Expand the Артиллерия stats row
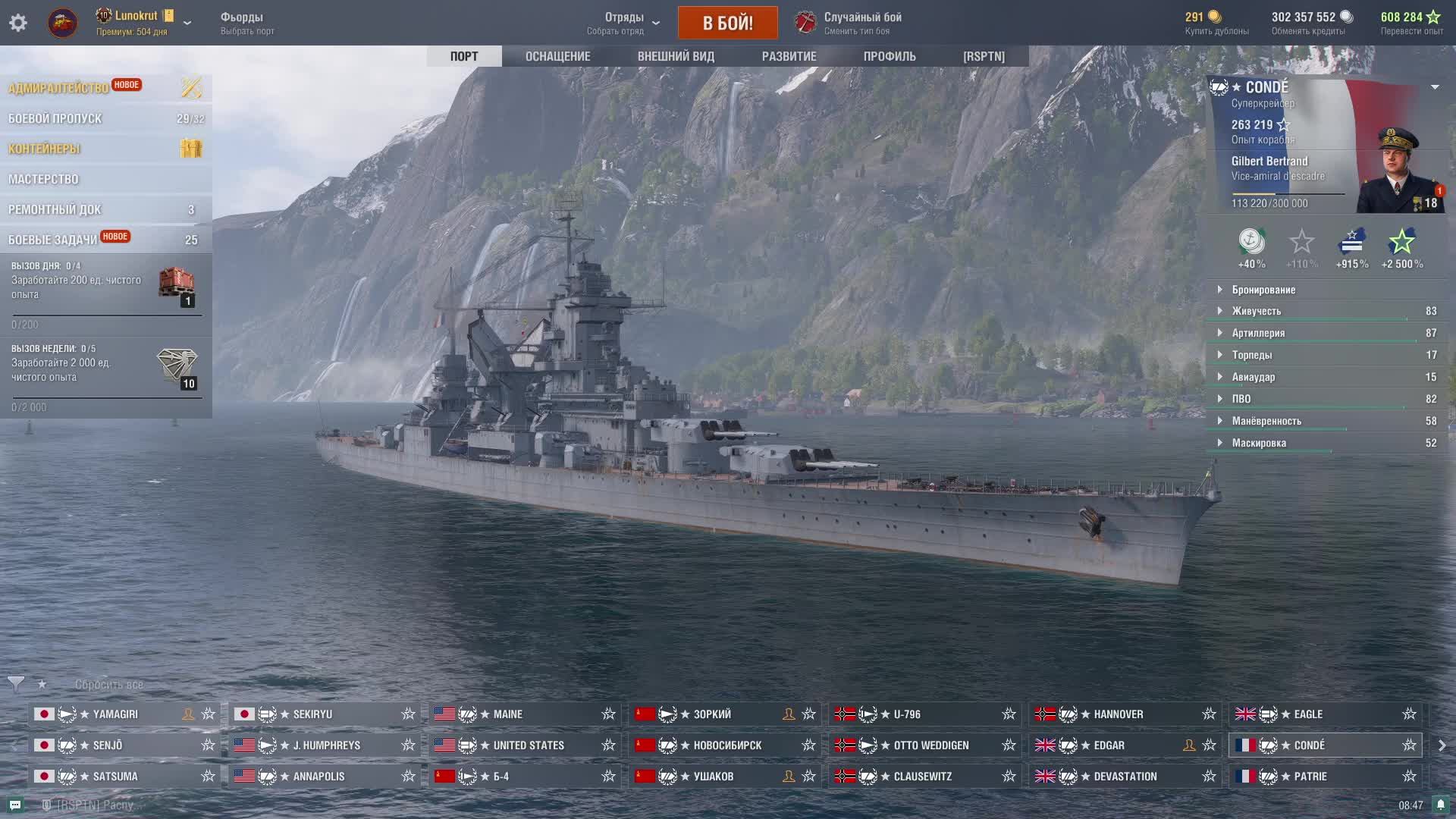Screen dimensions: 1456x819 coord(1258,333)
